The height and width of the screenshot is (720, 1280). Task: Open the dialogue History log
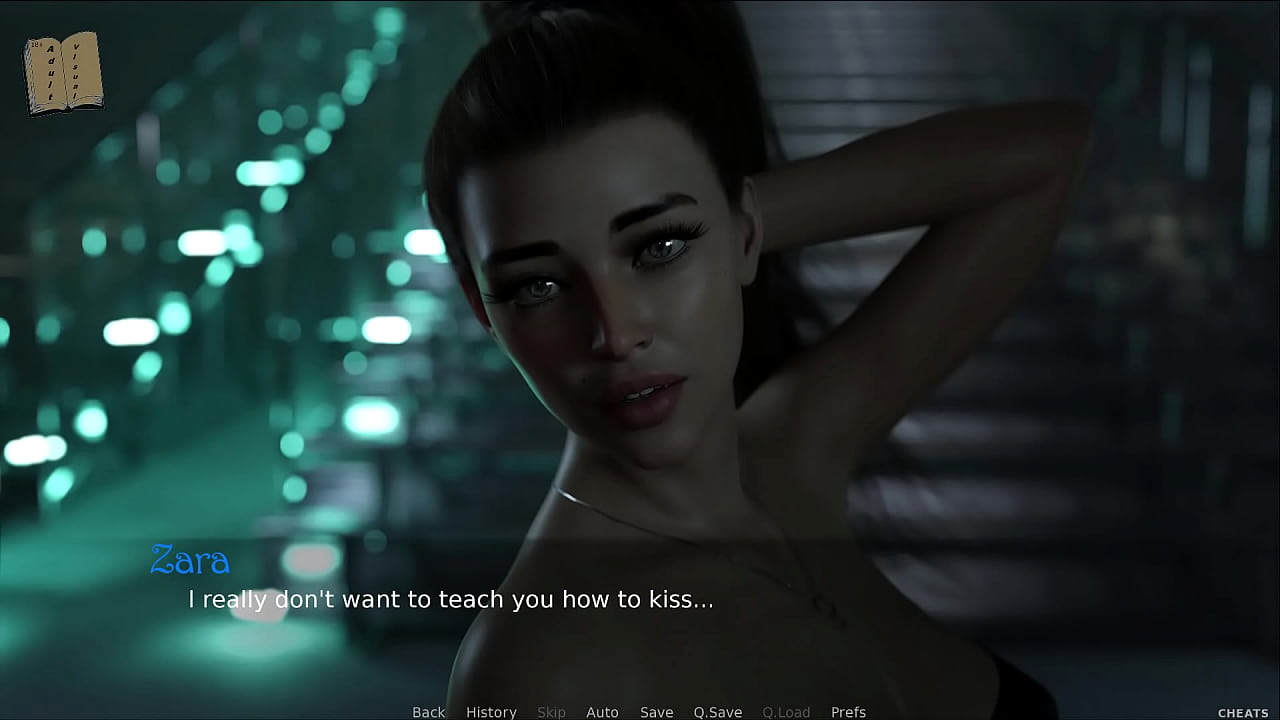pos(491,712)
